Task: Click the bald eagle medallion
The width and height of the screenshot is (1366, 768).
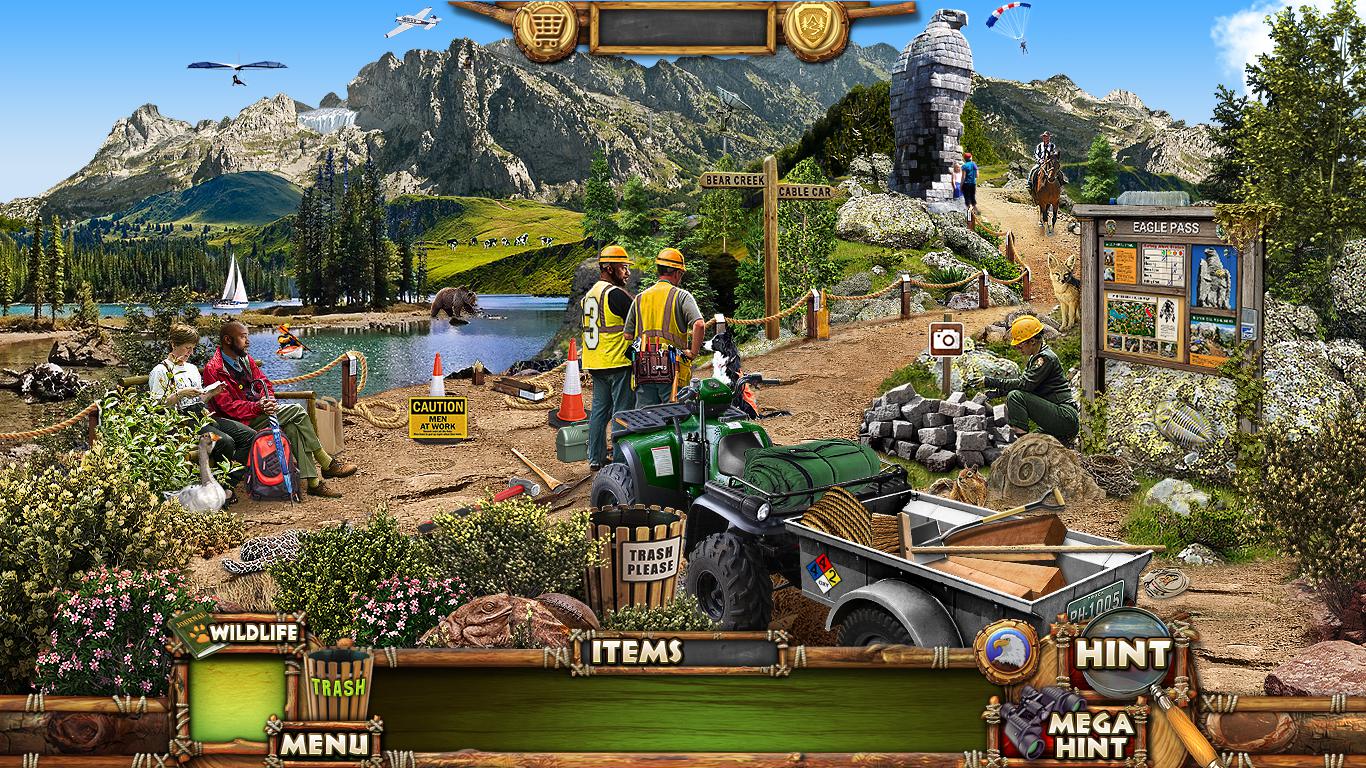Action: [1006, 652]
